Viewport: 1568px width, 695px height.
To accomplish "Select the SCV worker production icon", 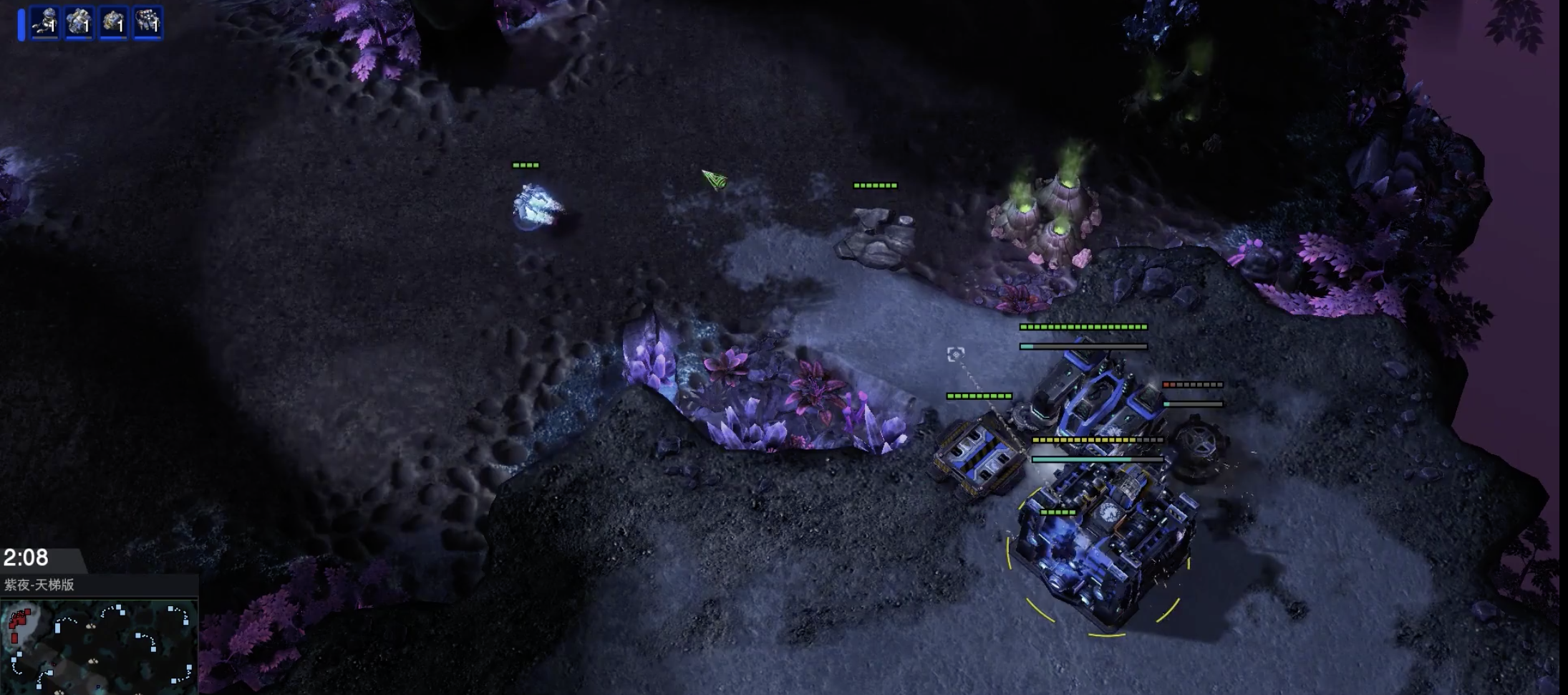I will 44,23.
